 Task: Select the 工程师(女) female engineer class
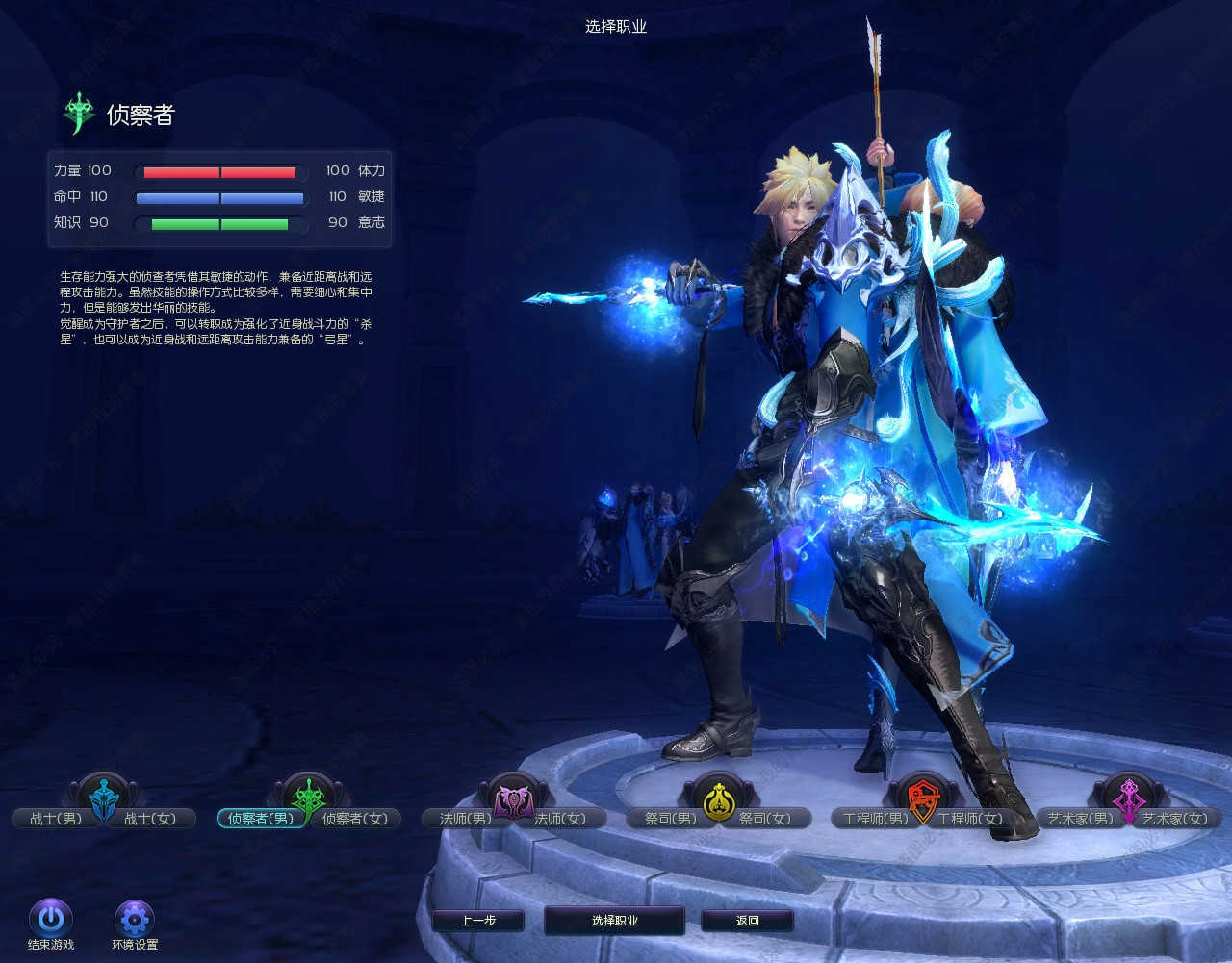[970, 819]
